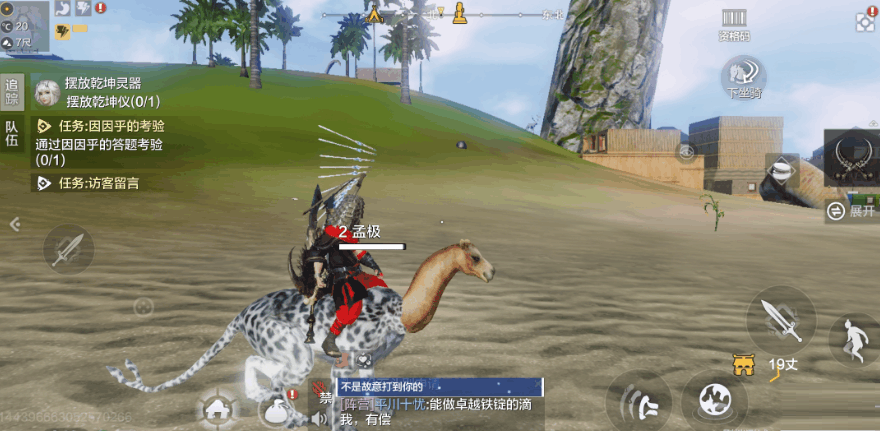The image size is (880, 431).
Task: Toggle the eye view icon
Action: tap(686, 152)
